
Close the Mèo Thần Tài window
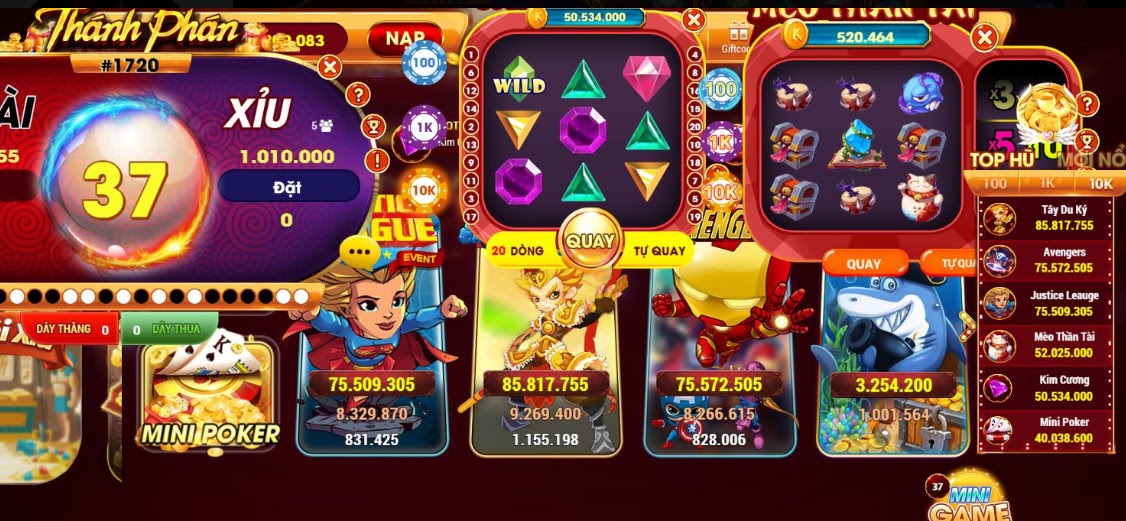click(x=985, y=39)
